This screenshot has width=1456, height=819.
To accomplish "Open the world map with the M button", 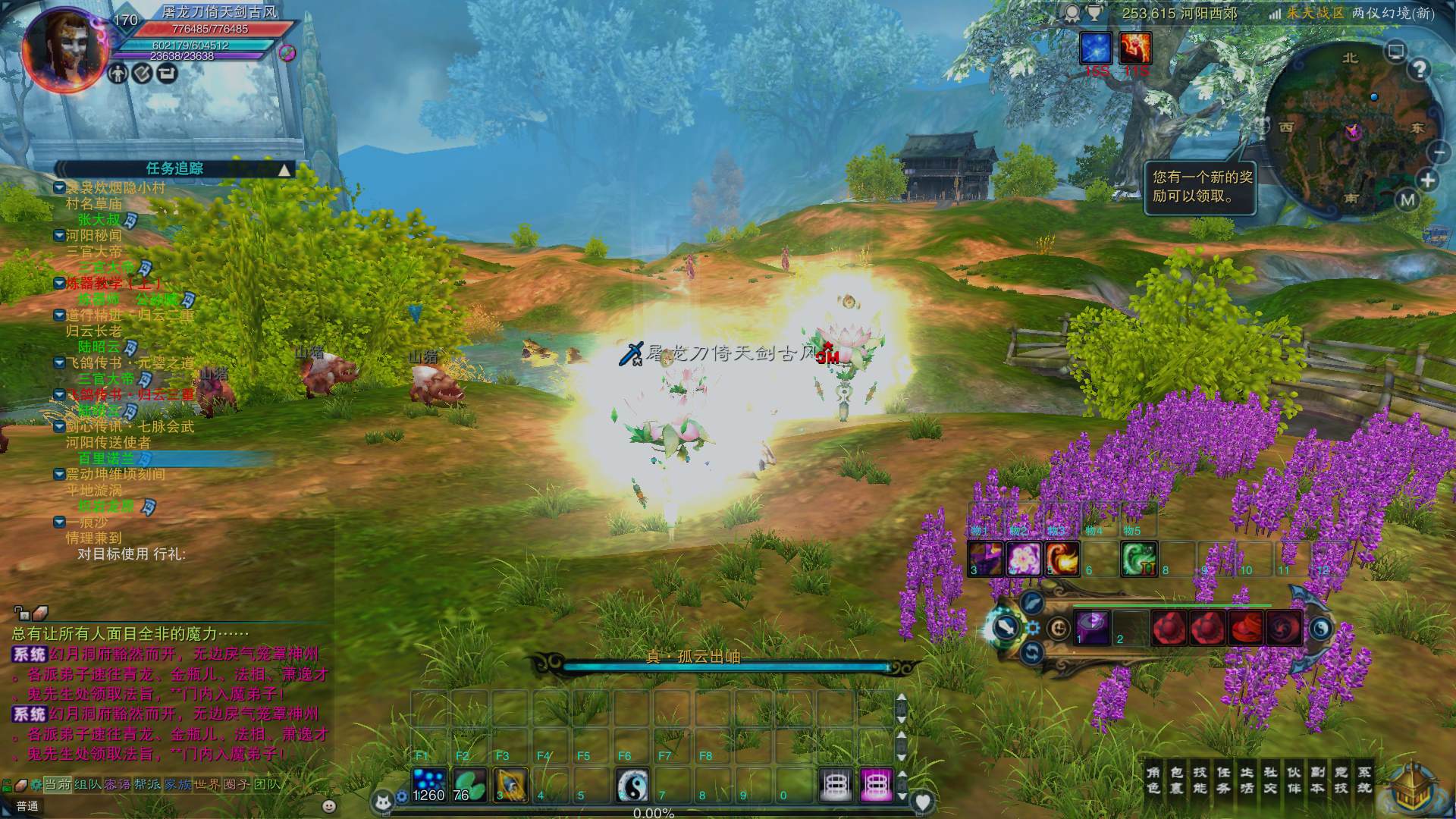I will [x=1407, y=200].
